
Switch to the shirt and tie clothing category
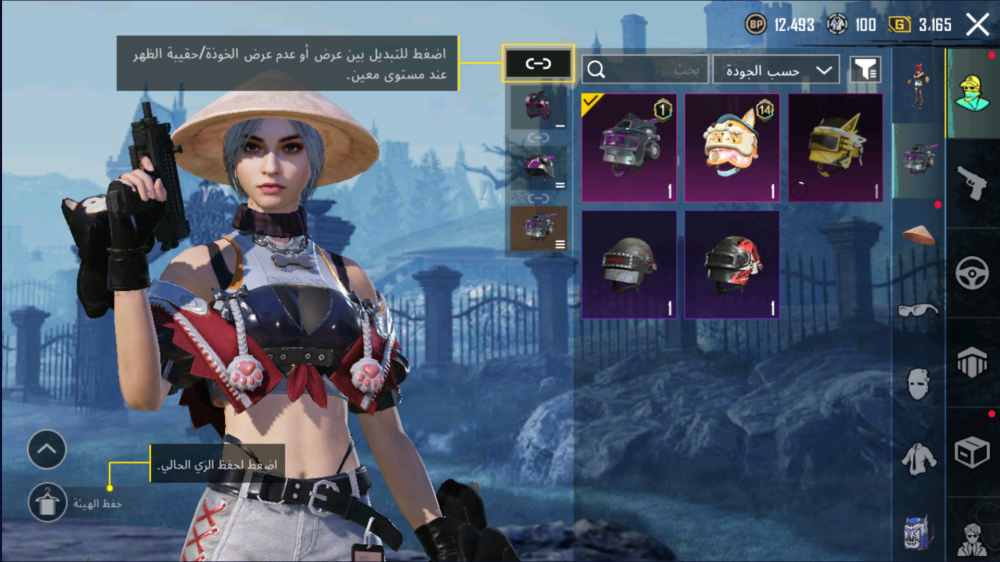point(918,459)
